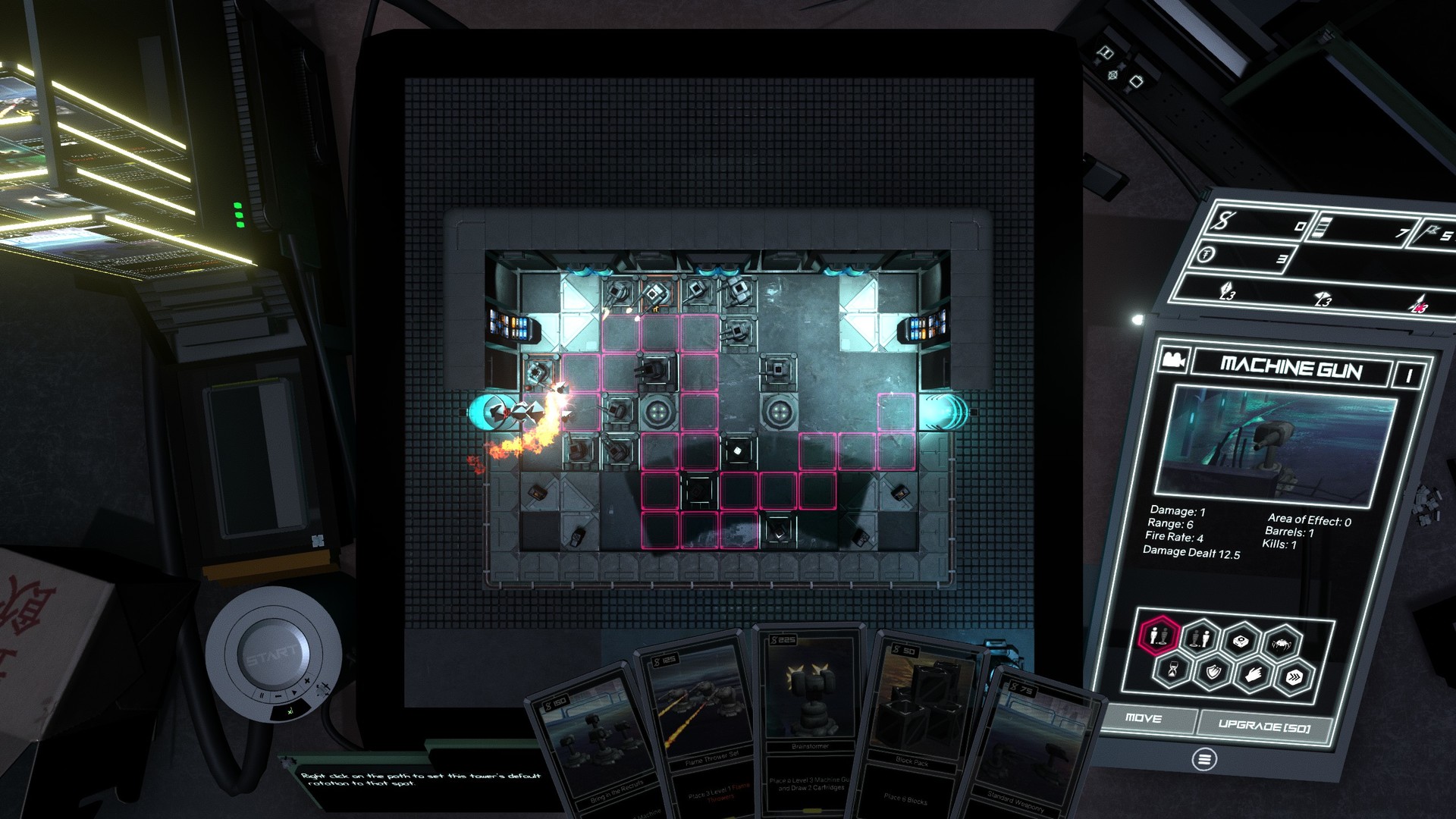Select the spider targeting hex icon
This screenshot has width=1456, height=819.
click(x=1282, y=642)
